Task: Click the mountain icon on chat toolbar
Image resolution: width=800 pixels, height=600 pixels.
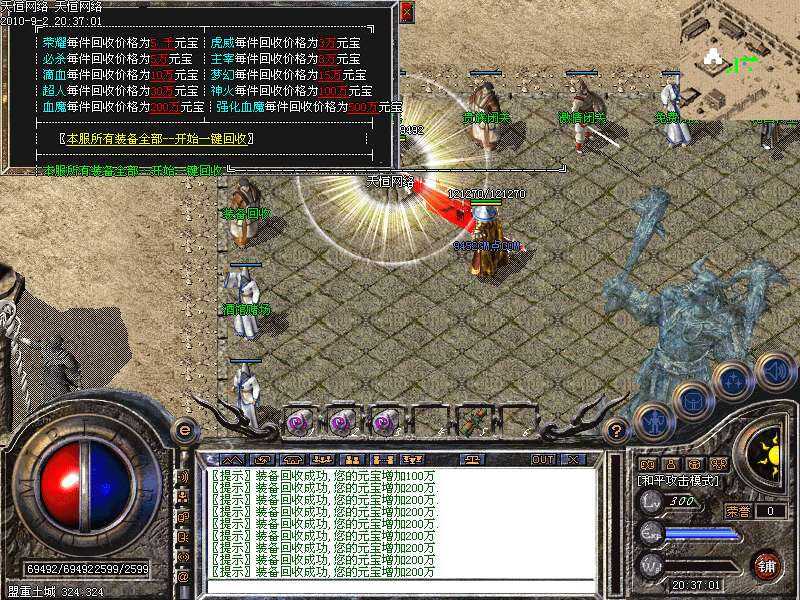Action: (x=232, y=459)
